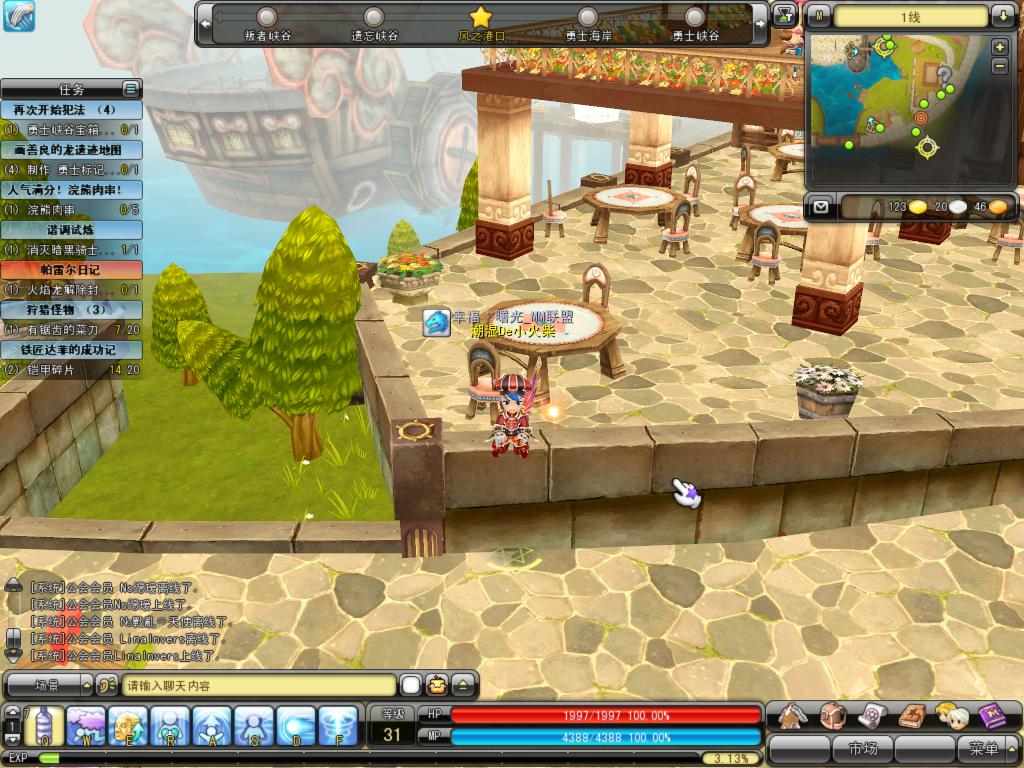The width and height of the screenshot is (1024, 768).
Task: Click the chat input field
Action: tap(258, 686)
